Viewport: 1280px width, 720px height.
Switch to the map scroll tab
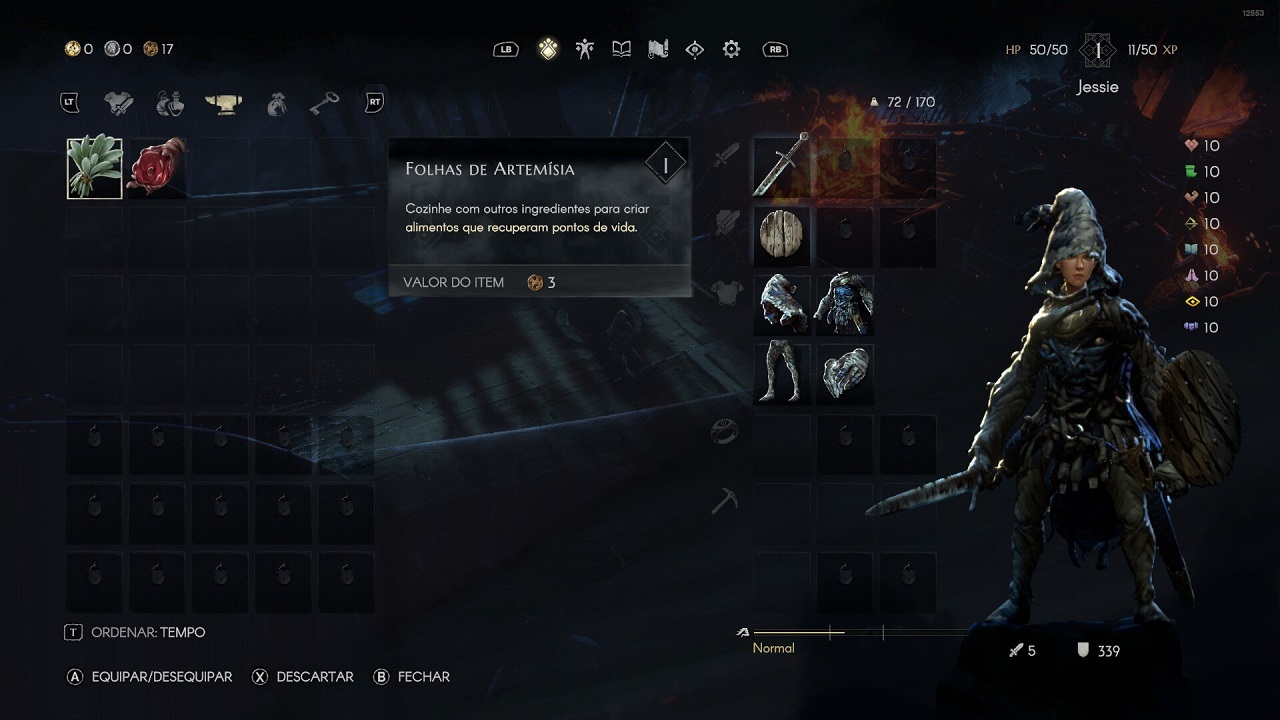(x=657, y=49)
